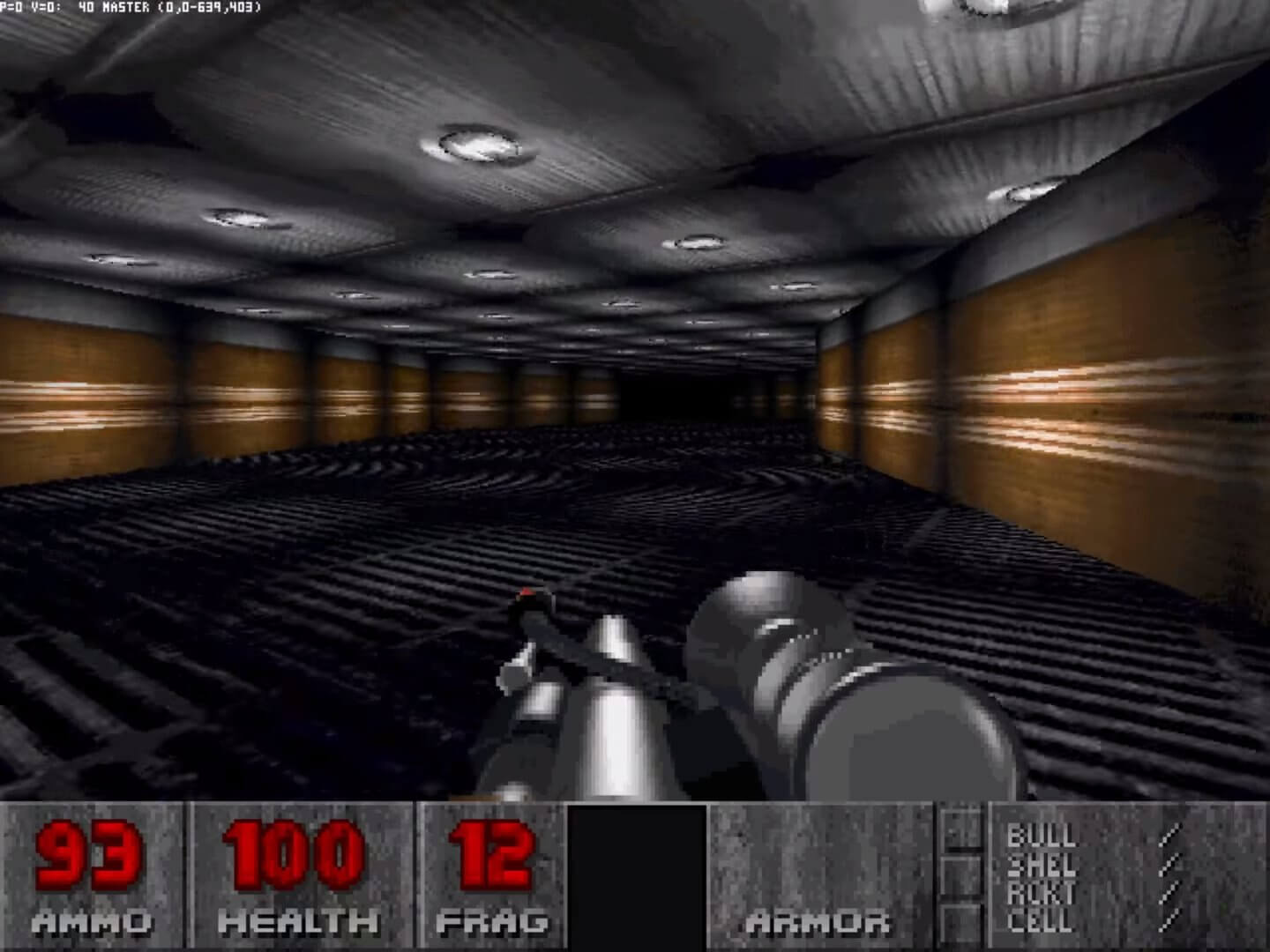The image size is (1270, 952).
Task: Click the middle key indicator box
Action: pyautogui.click(x=963, y=877)
